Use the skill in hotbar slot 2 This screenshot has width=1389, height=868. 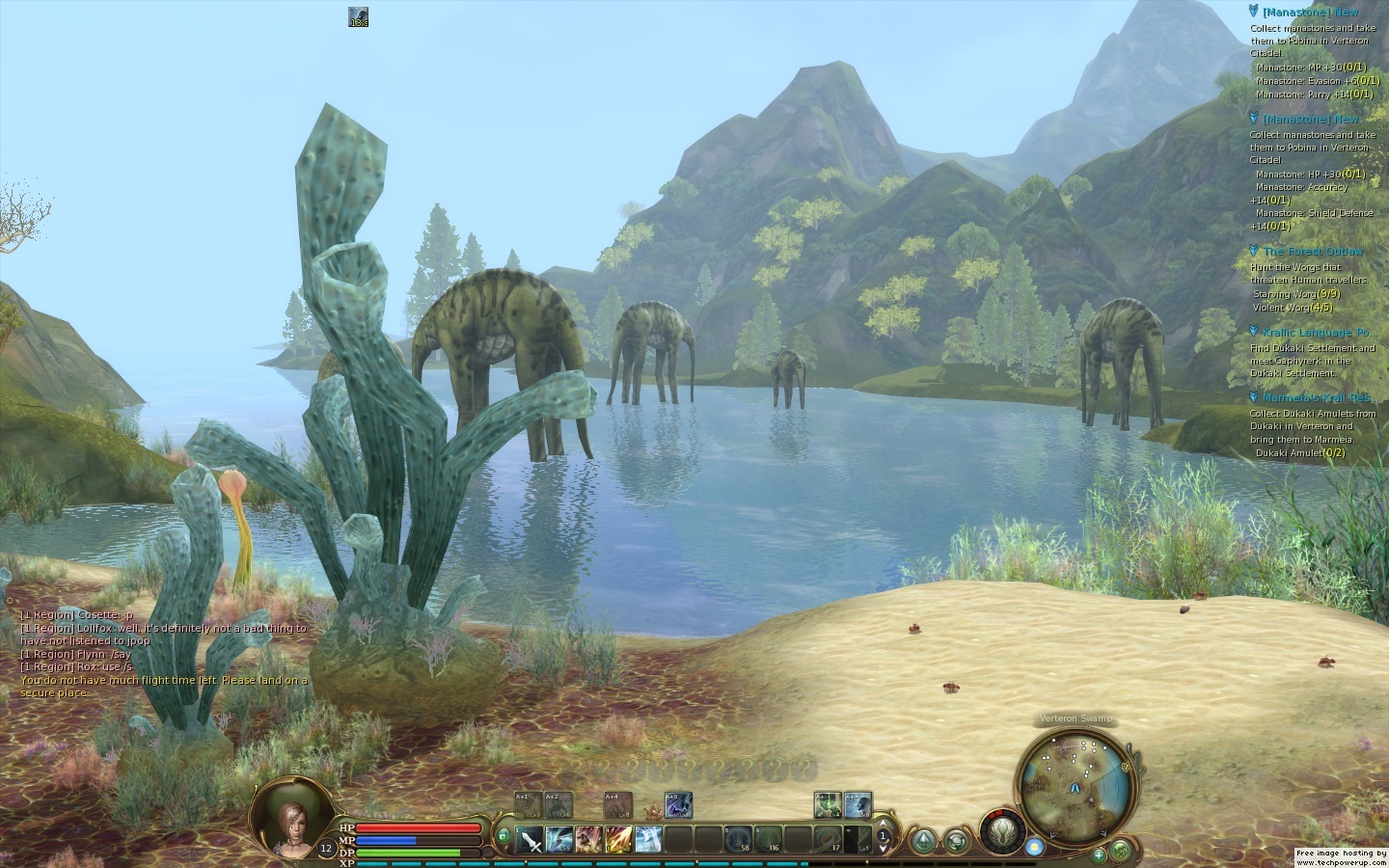click(x=560, y=839)
